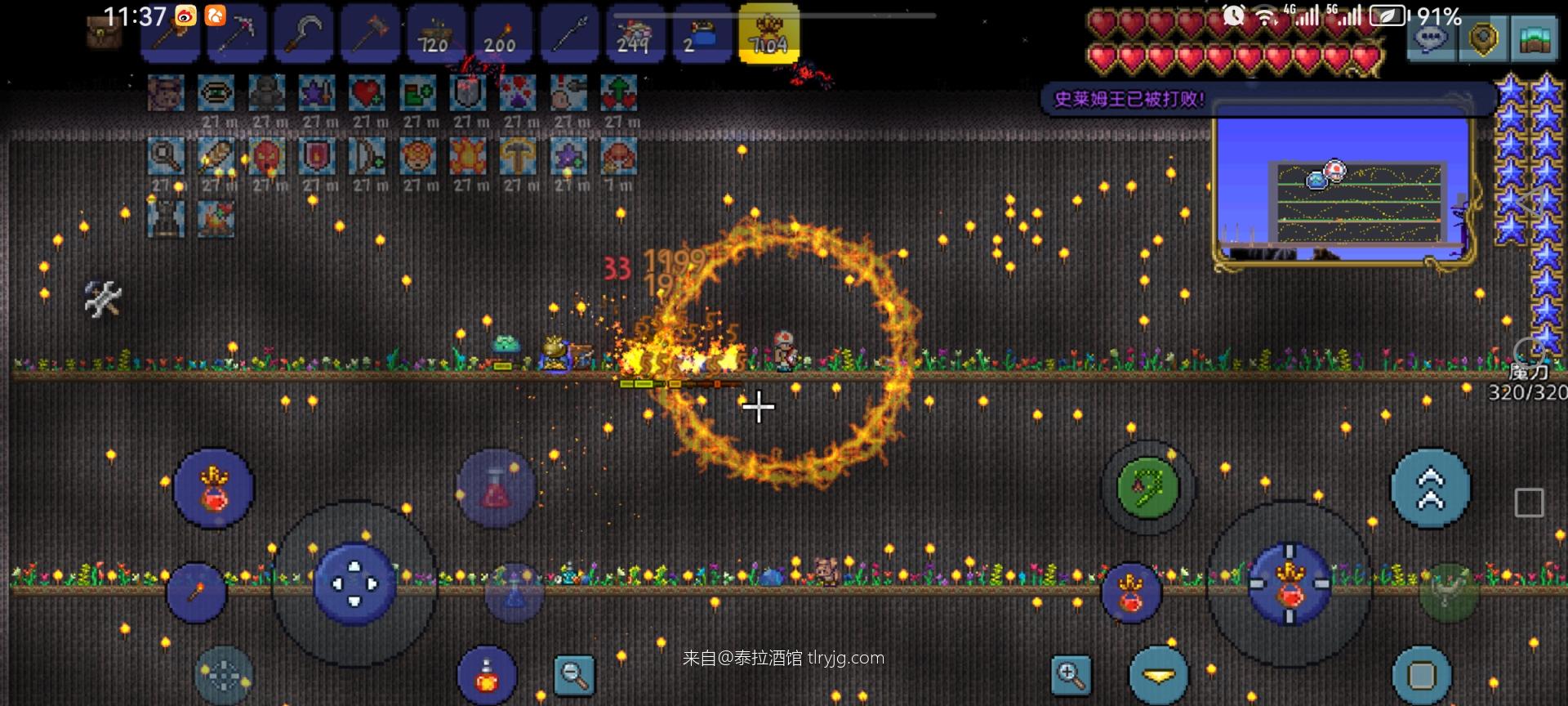1568x706 pixels.
Task: Zoom in with the plus magnifier
Action: [x=1070, y=675]
